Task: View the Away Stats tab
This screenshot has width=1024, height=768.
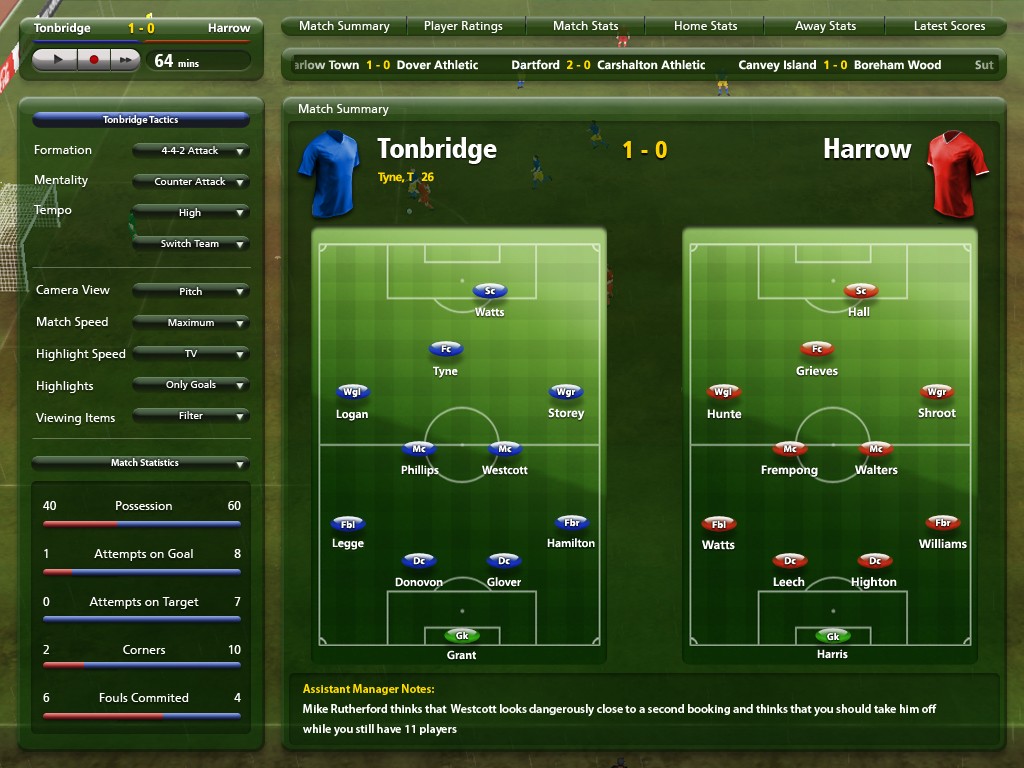Action: click(825, 26)
